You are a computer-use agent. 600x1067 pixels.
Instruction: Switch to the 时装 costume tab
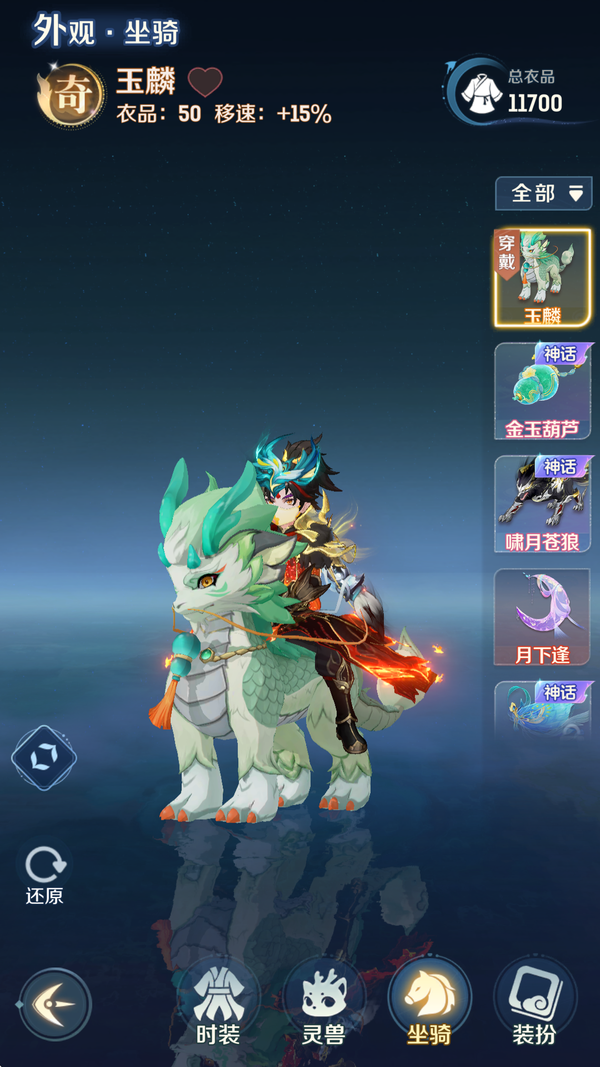(x=217, y=1003)
